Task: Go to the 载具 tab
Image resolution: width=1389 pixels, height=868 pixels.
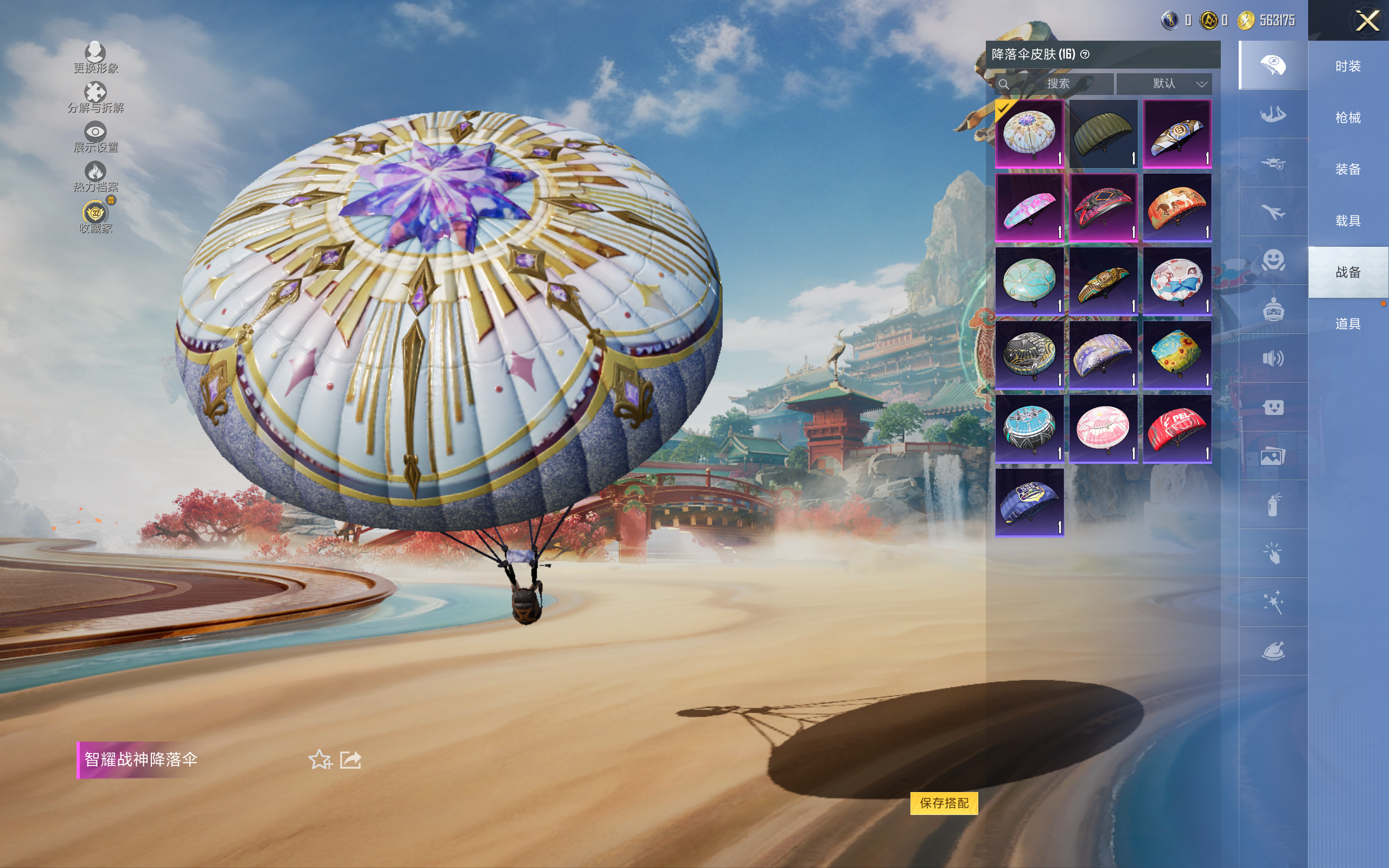Action: [x=1348, y=220]
